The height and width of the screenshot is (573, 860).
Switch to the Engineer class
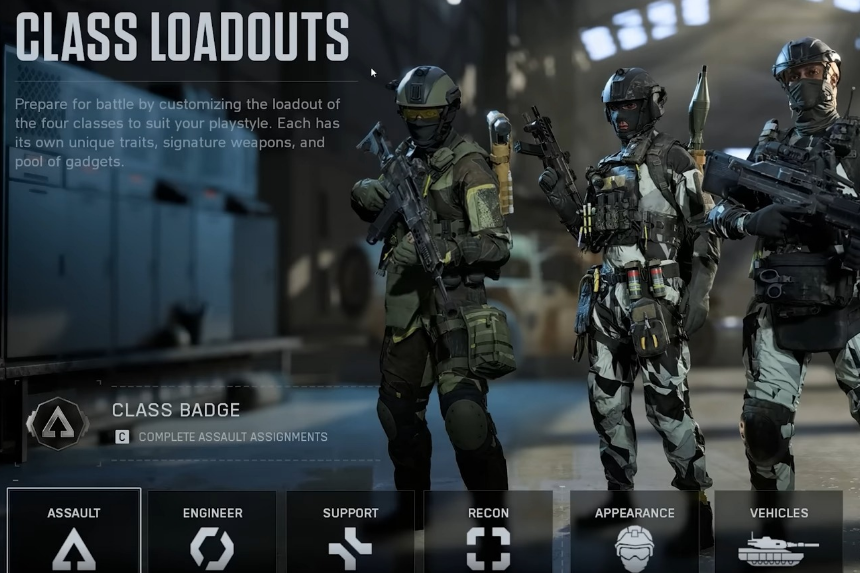click(x=212, y=532)
